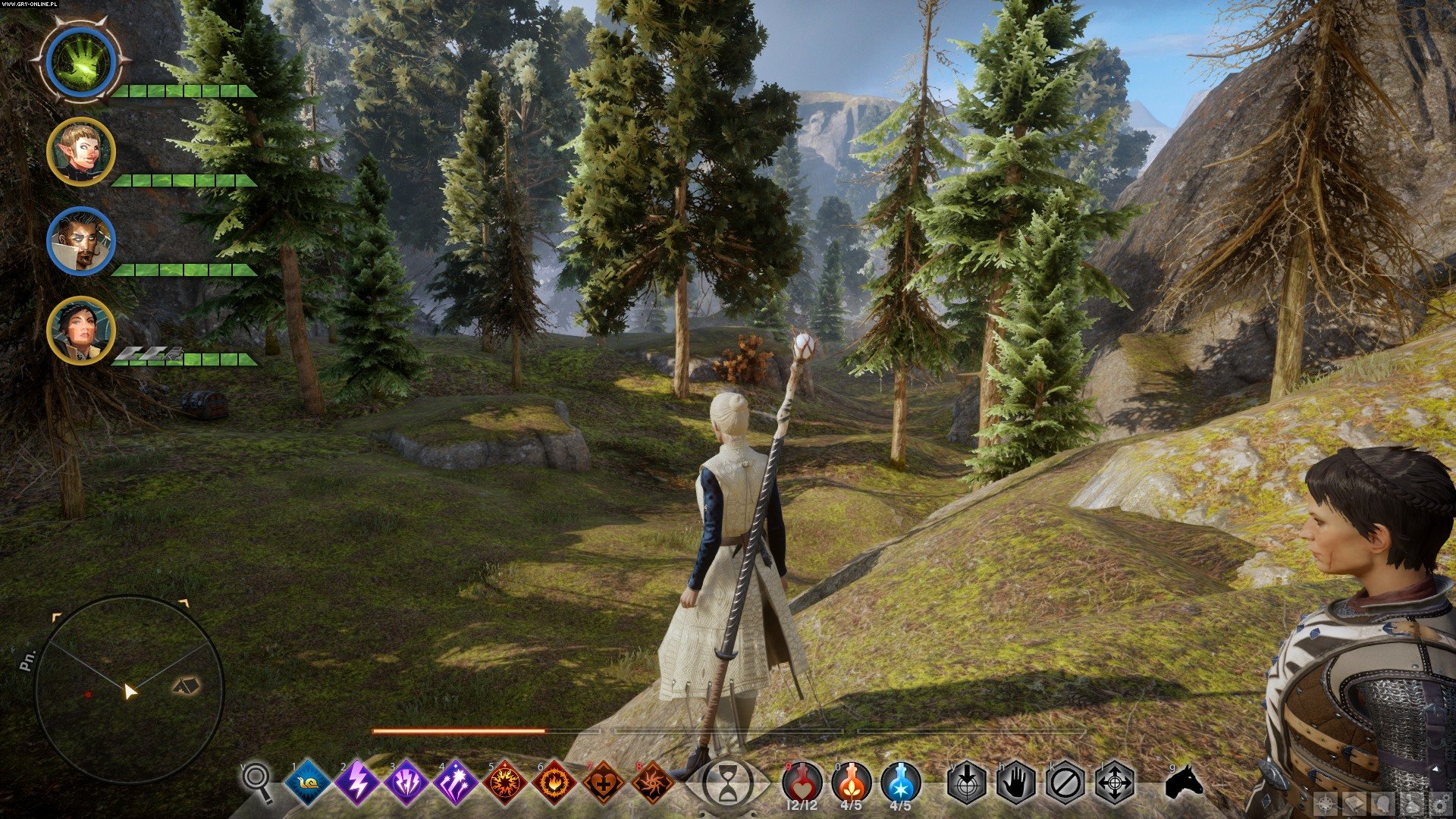Switch to the blonde elf party member

tap(81, 152)
